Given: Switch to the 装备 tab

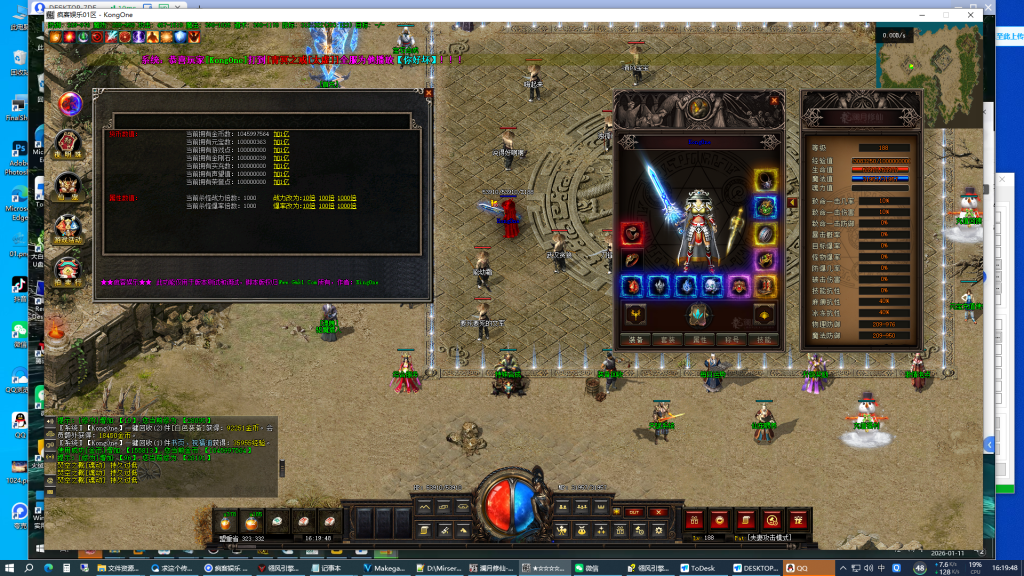Looking at the screenshot, I should [x=636, y=339].
